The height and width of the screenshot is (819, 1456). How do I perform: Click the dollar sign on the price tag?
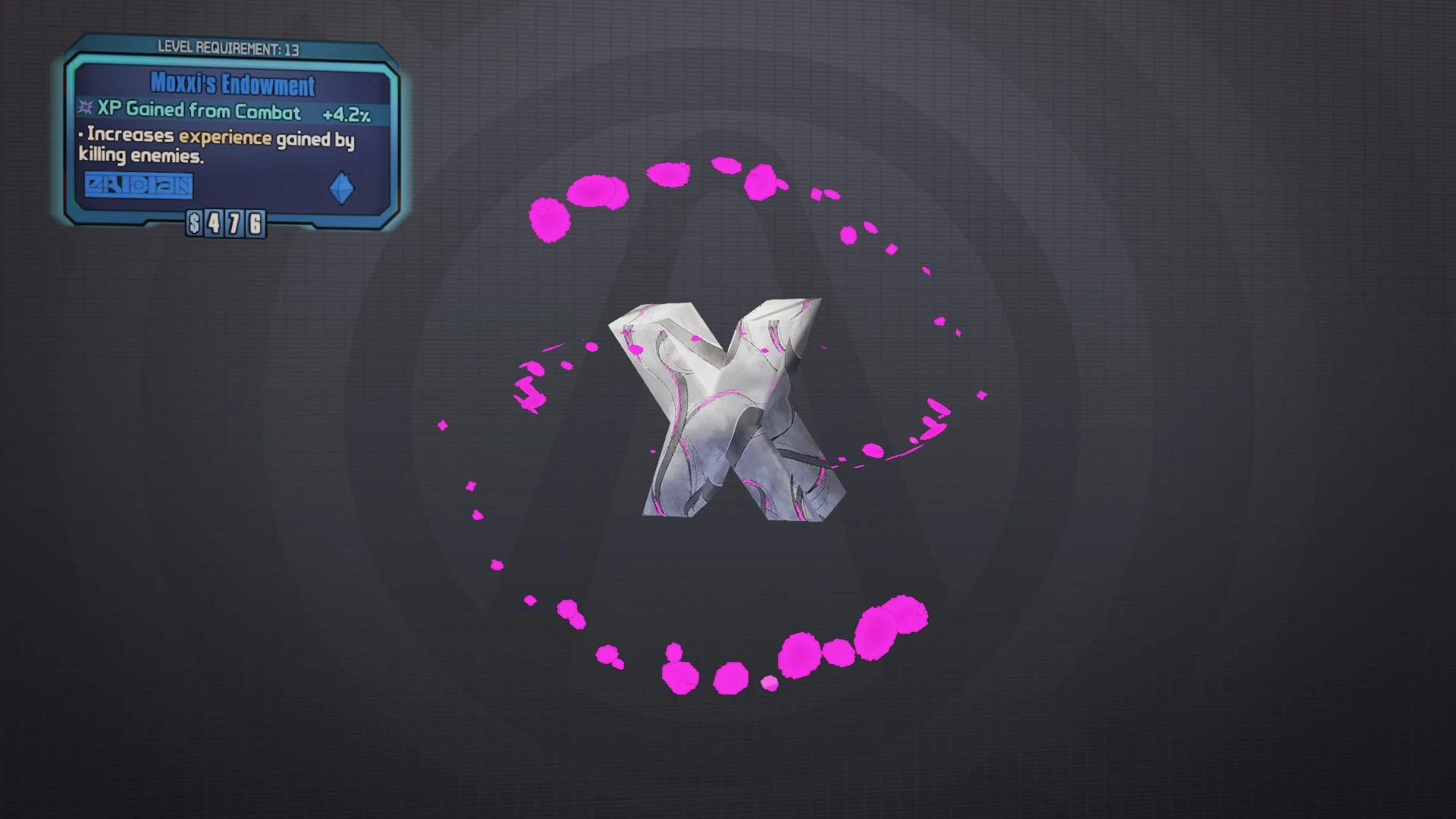(x=195, y=223)
